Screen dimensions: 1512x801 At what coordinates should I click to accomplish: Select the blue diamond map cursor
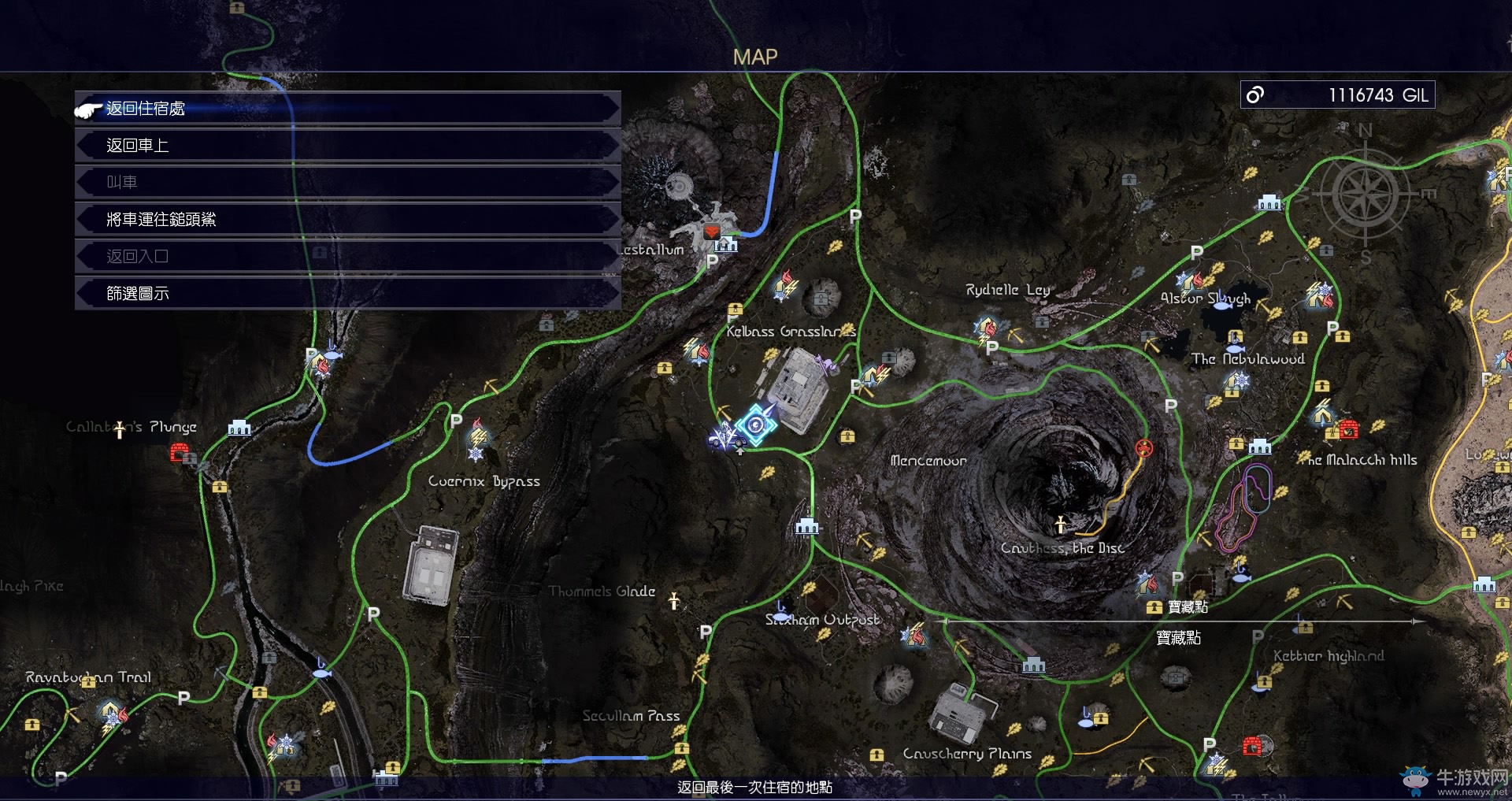[756, 425]
